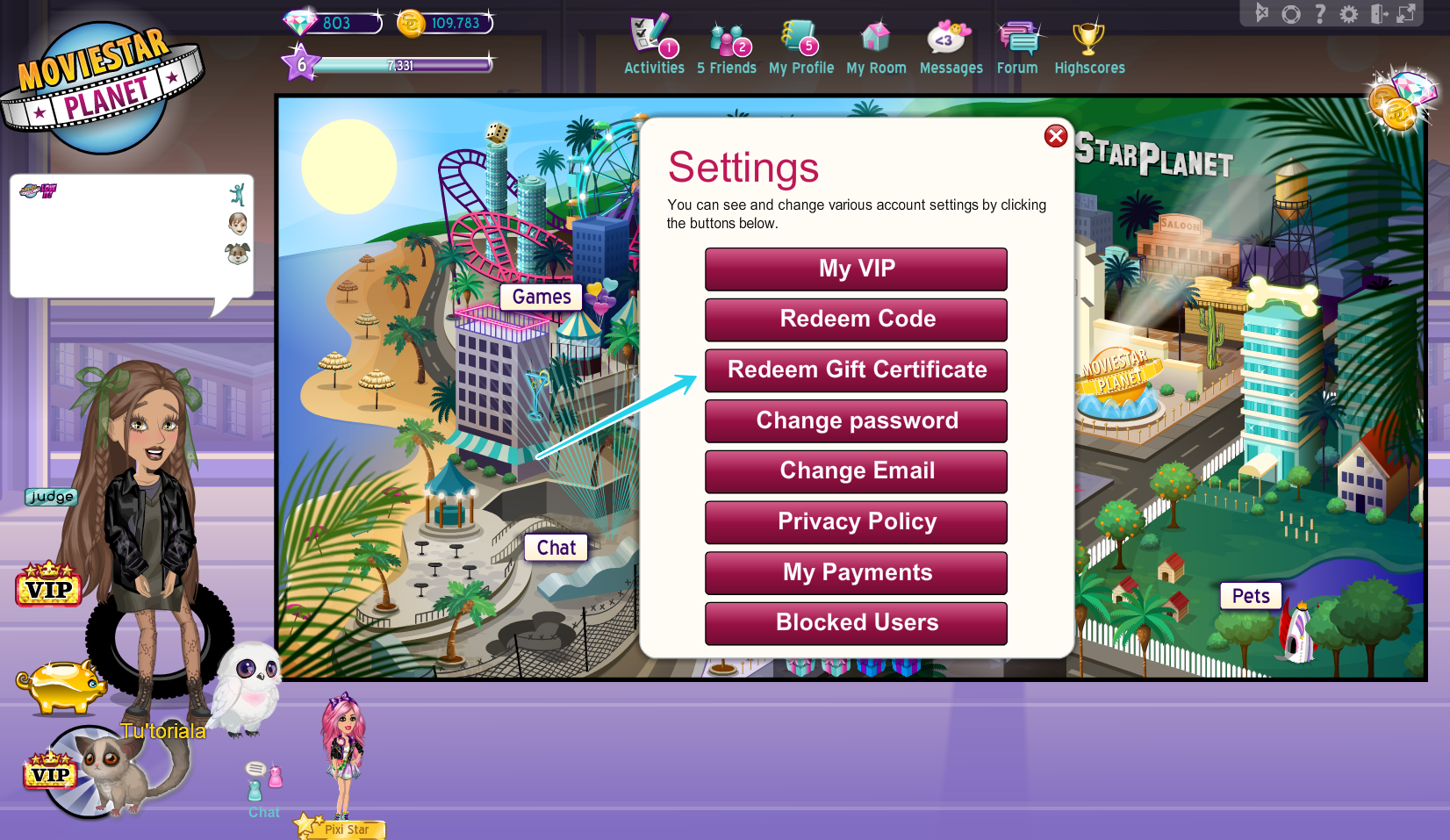Select the dog face emoticon in the speech bubble

(x=238, y=253)
